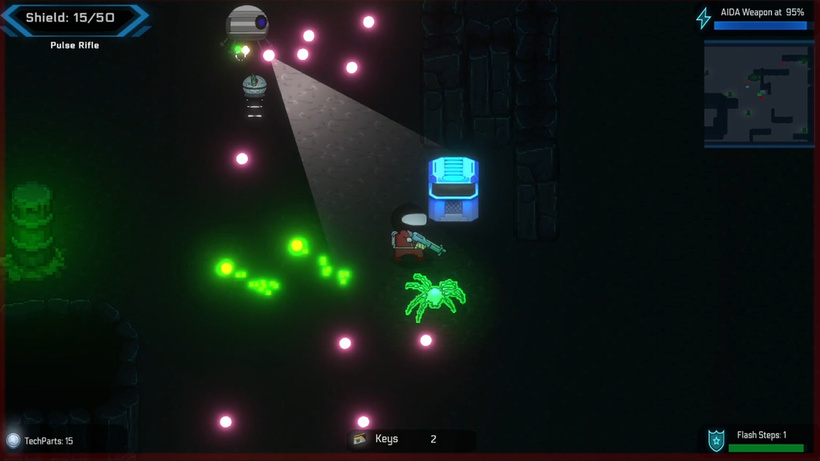Screen dimensions: 820x461
Task: Activate the AIDA Weapon lightning icon
Action: pos(704,18)
